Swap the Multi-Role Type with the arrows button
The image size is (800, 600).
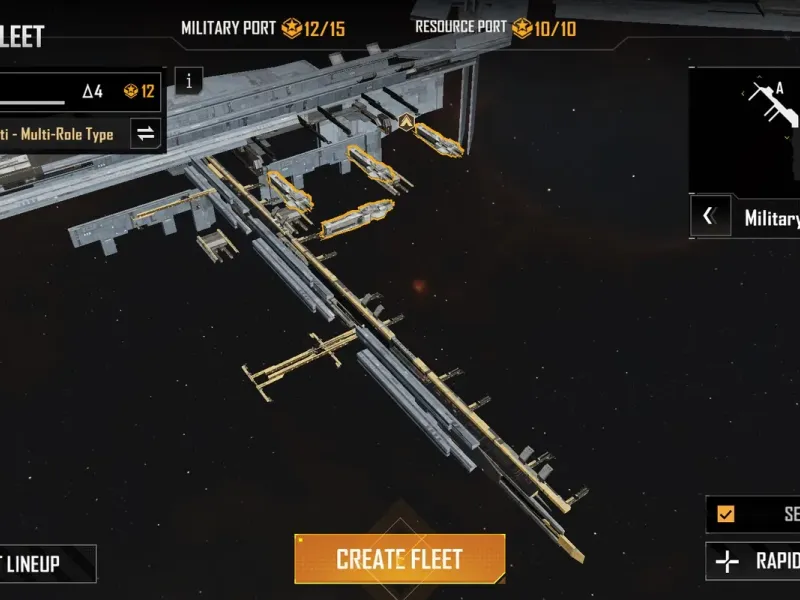pos(146,134)
